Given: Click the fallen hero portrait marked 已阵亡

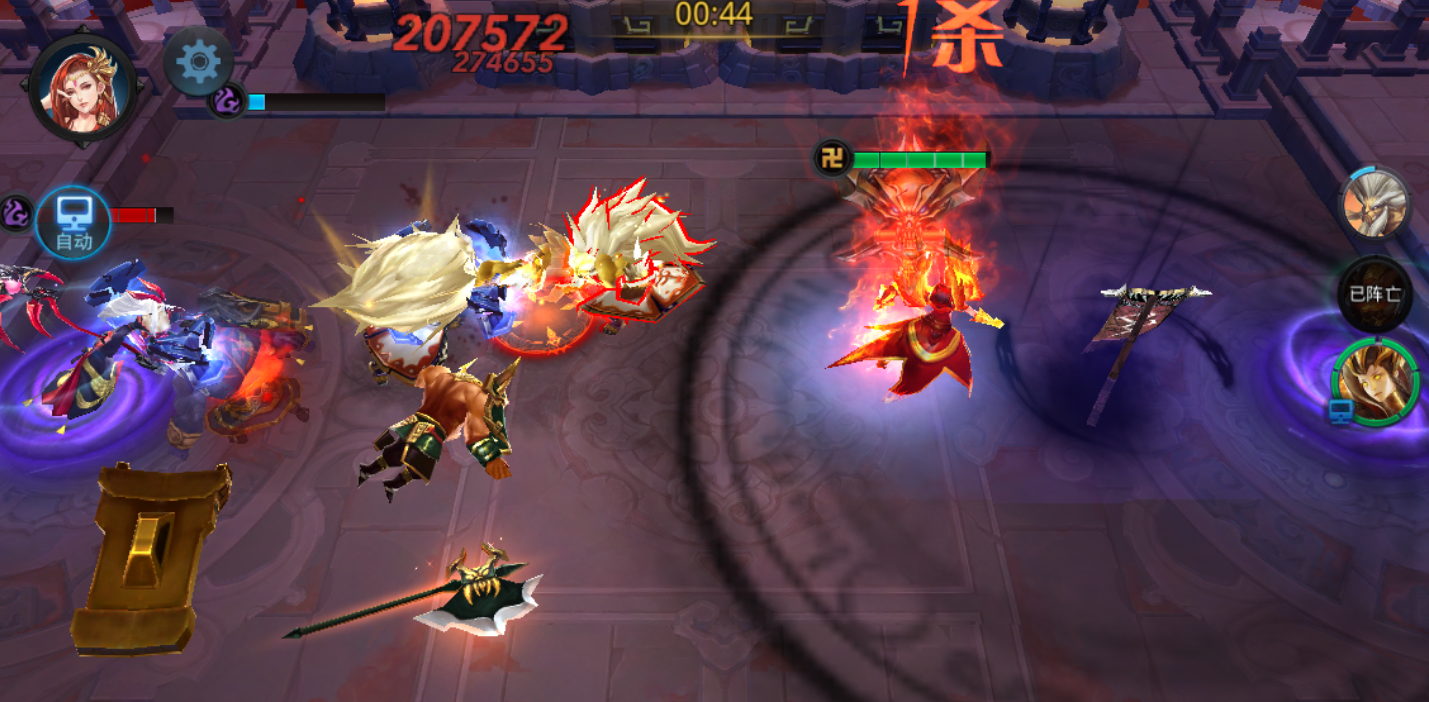Looking at the screenshot, I should (1375, 293).
